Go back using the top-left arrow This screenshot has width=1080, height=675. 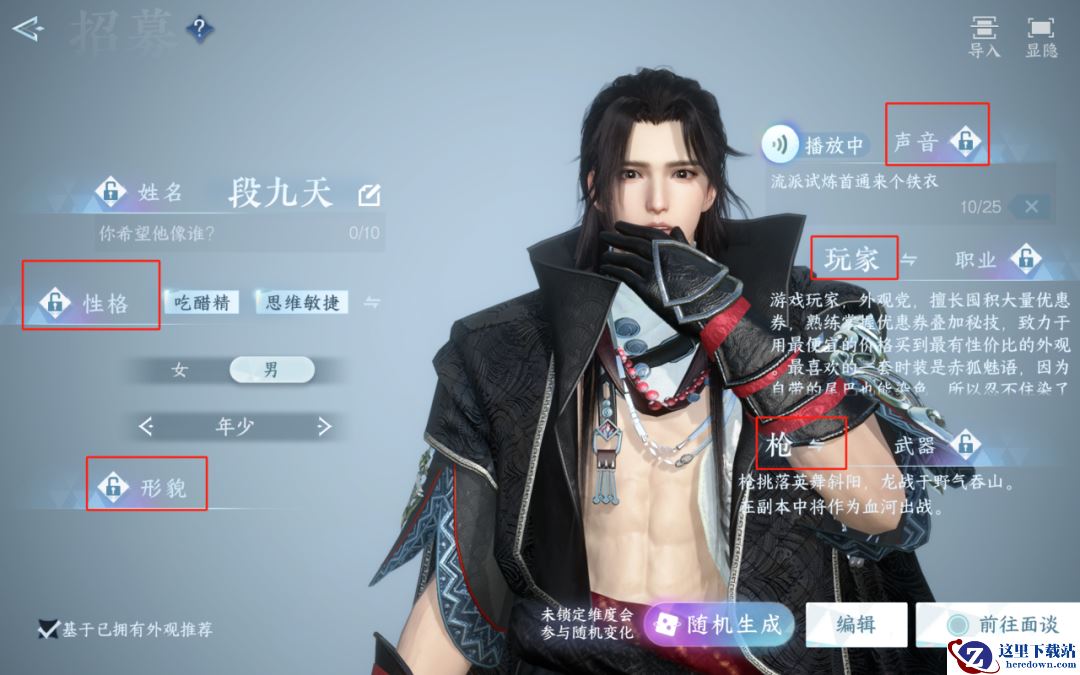click(28, 29)
